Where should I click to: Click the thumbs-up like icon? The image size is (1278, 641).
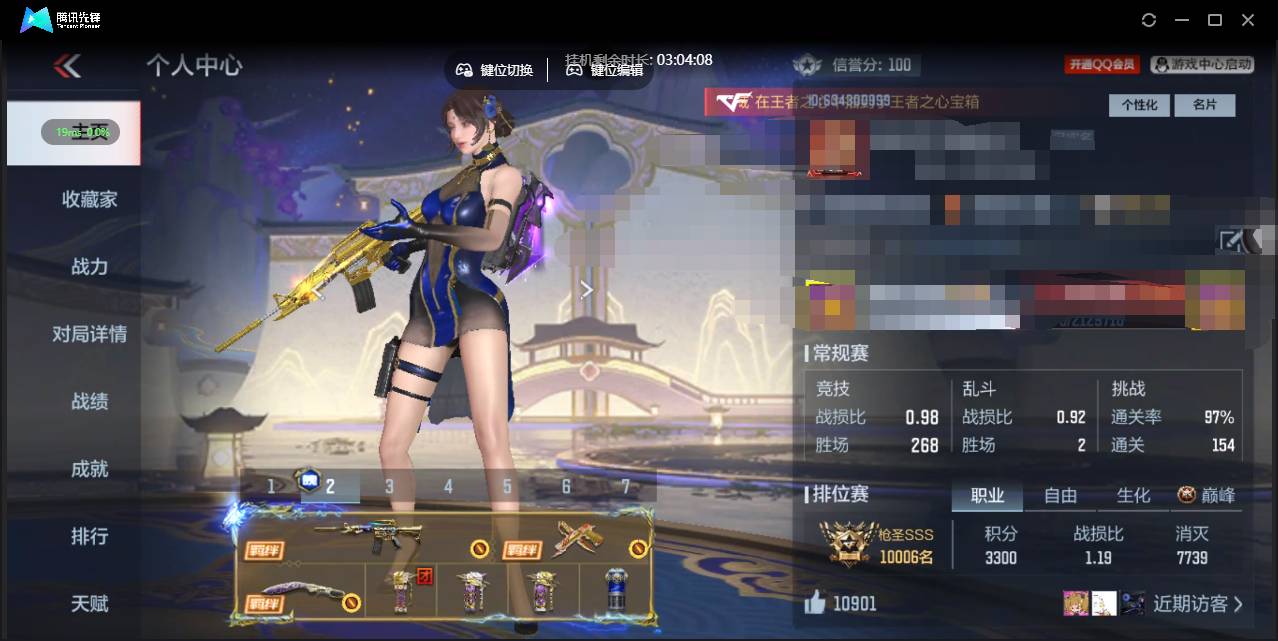814,602
